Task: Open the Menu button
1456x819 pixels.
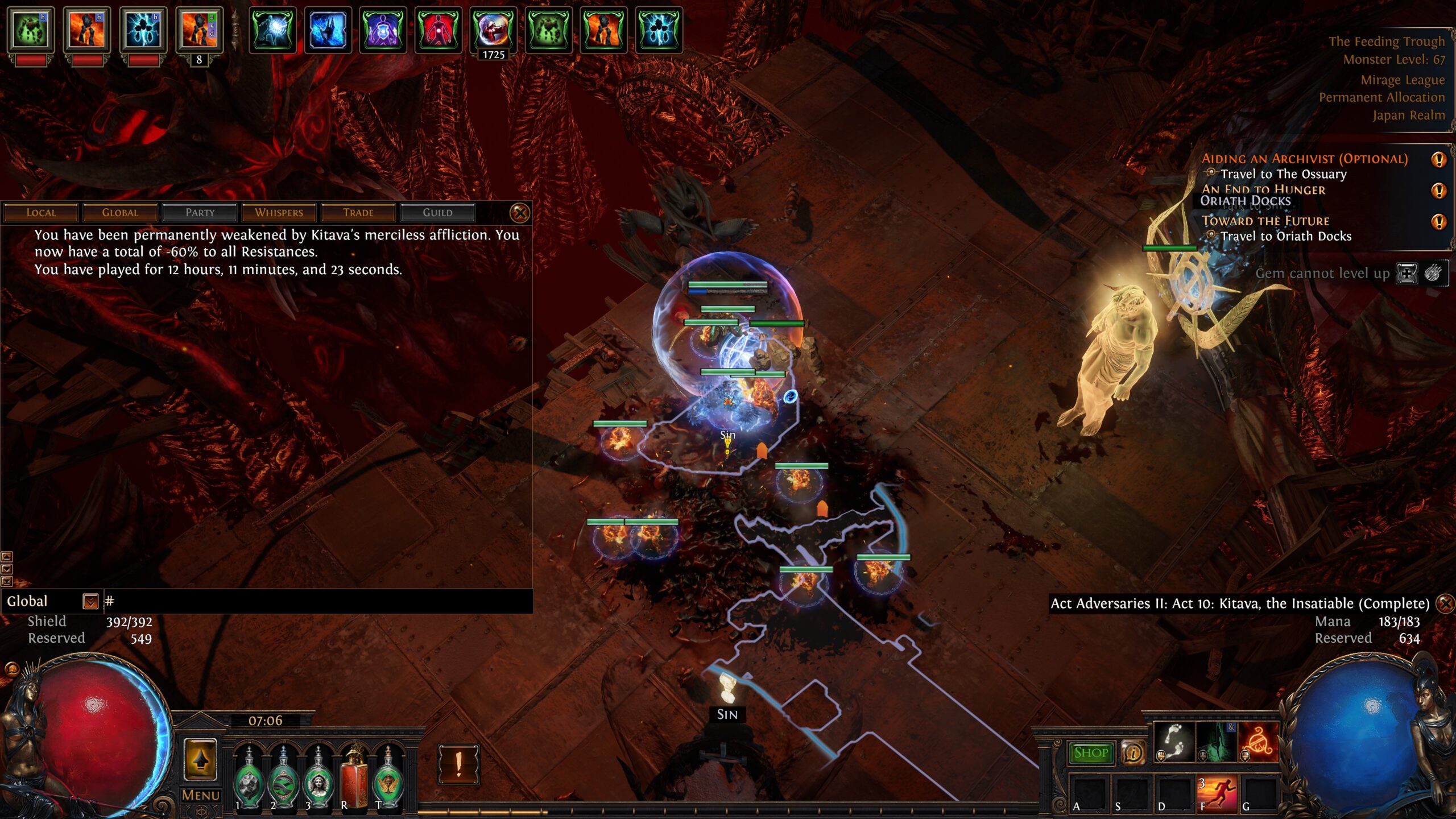Action: point(200,795)
